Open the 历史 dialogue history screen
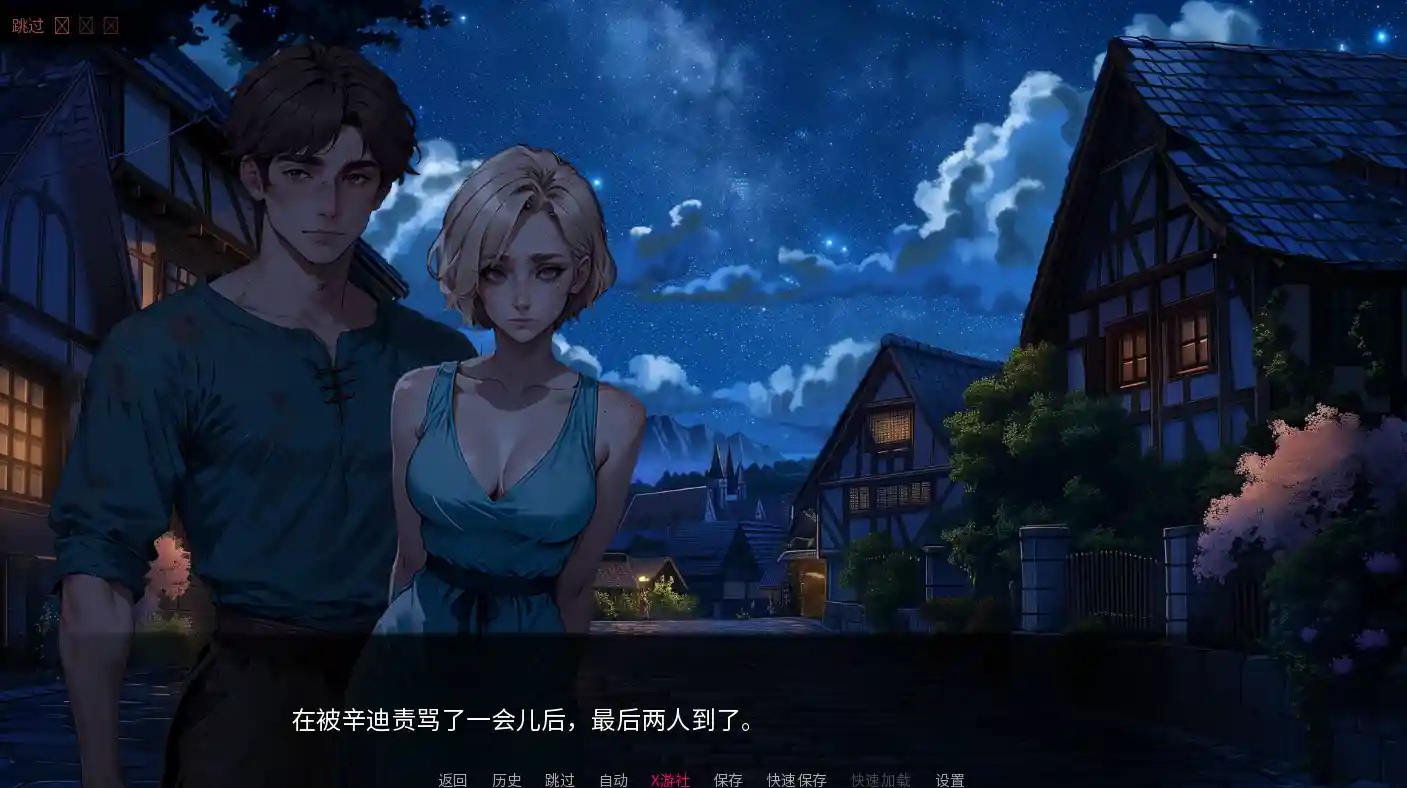Viewport: 1407px width, 788px height. (x=507, y=779)
